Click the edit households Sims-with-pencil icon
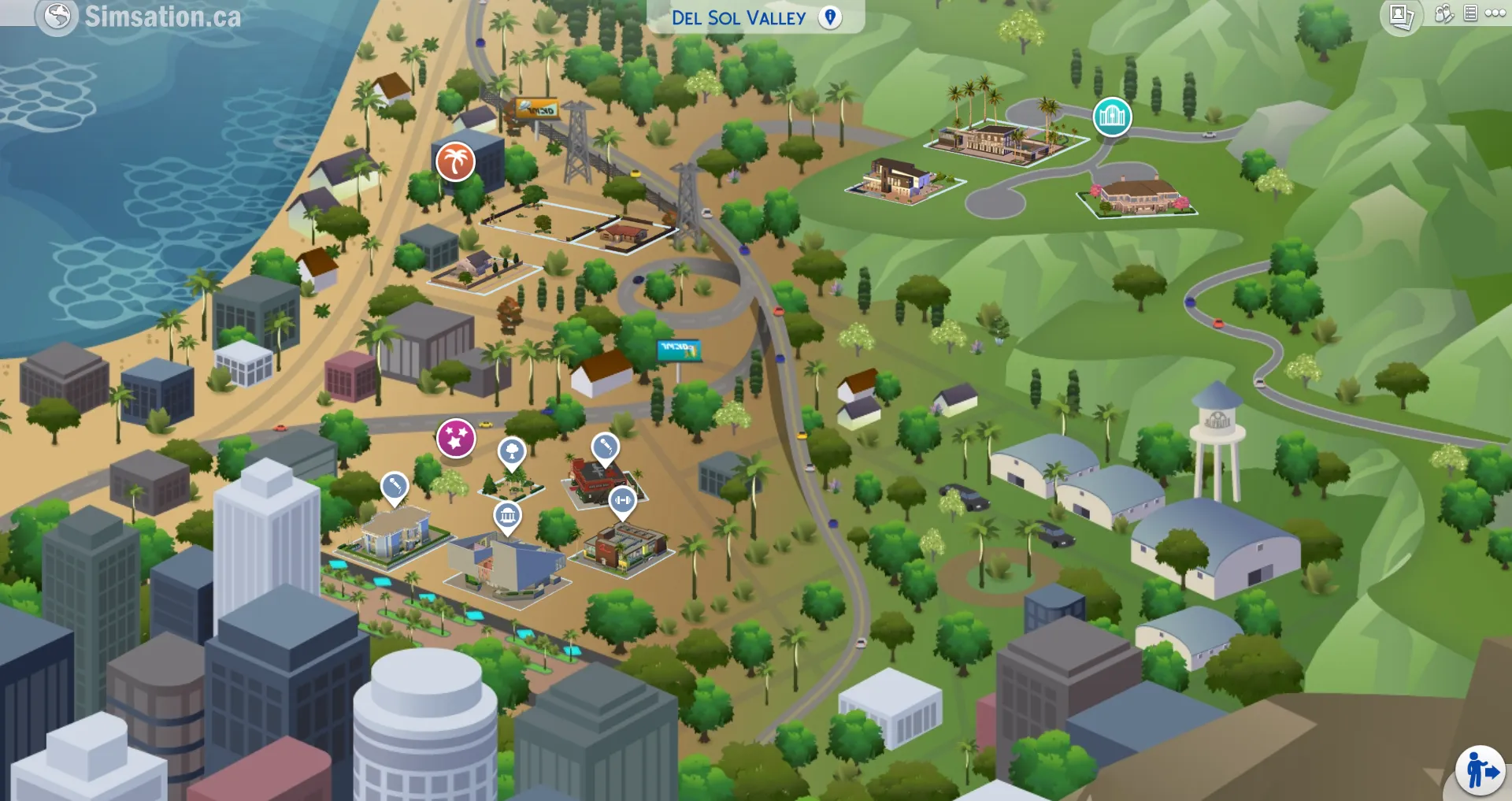Screen dimensions: 1512x801 click(x=1444, y=13)
